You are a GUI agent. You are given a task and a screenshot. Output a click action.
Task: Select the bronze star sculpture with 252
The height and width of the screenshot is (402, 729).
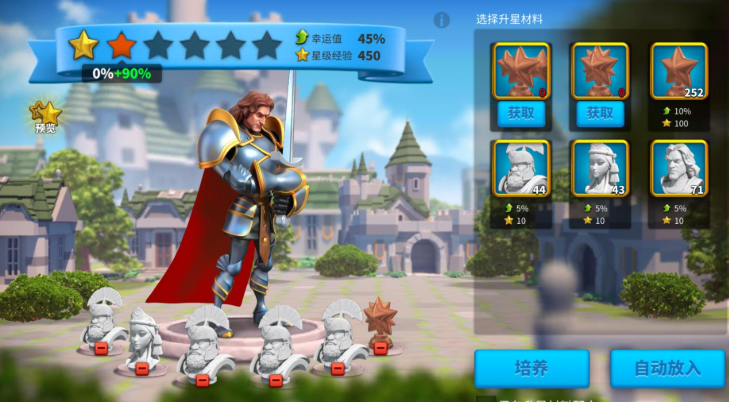pos(679,71)
